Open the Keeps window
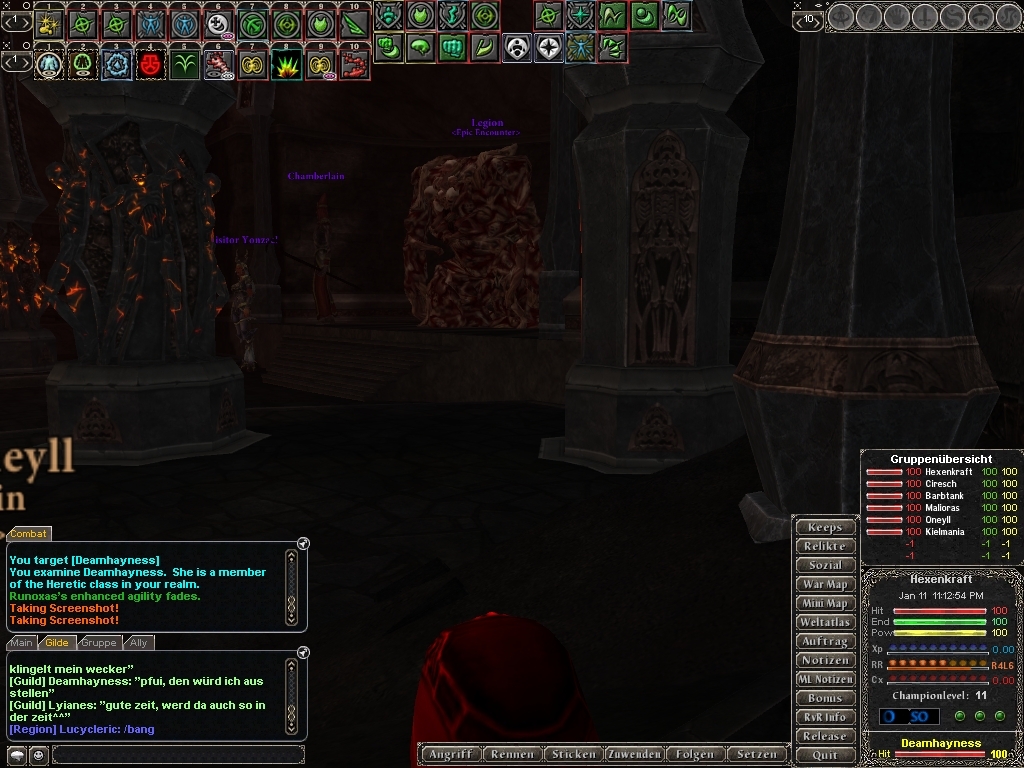 pos(825,527)
